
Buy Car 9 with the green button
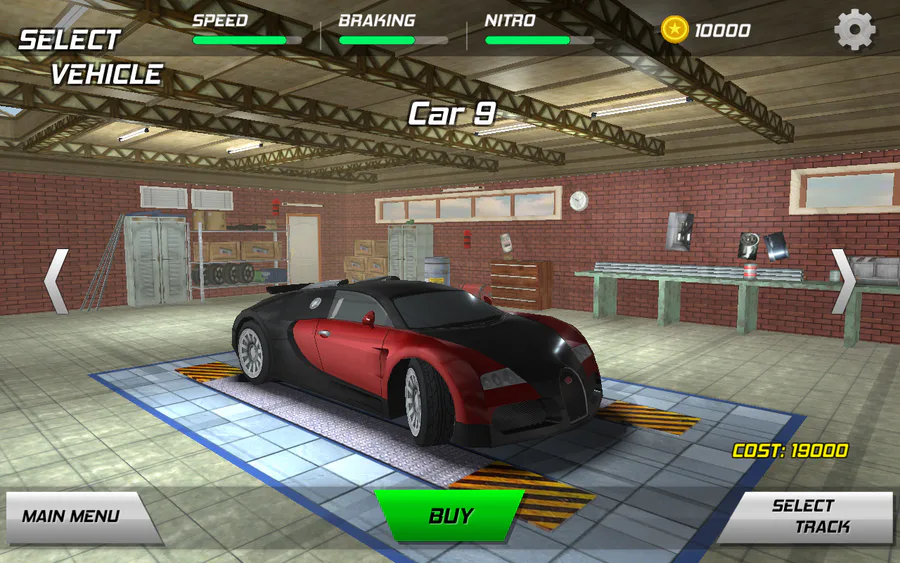coord(450,516)
